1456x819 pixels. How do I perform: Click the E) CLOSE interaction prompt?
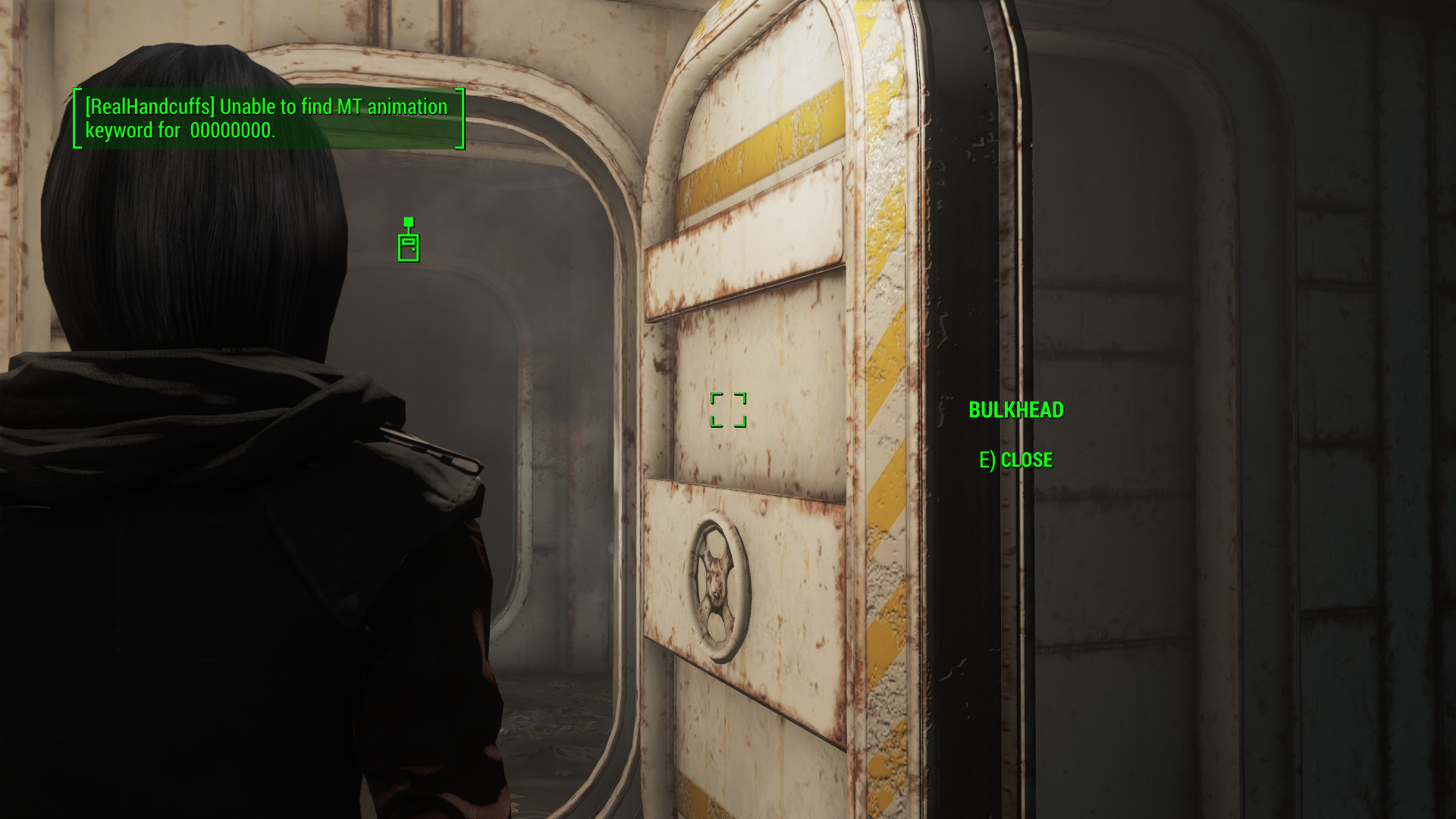click(1016, 459)
